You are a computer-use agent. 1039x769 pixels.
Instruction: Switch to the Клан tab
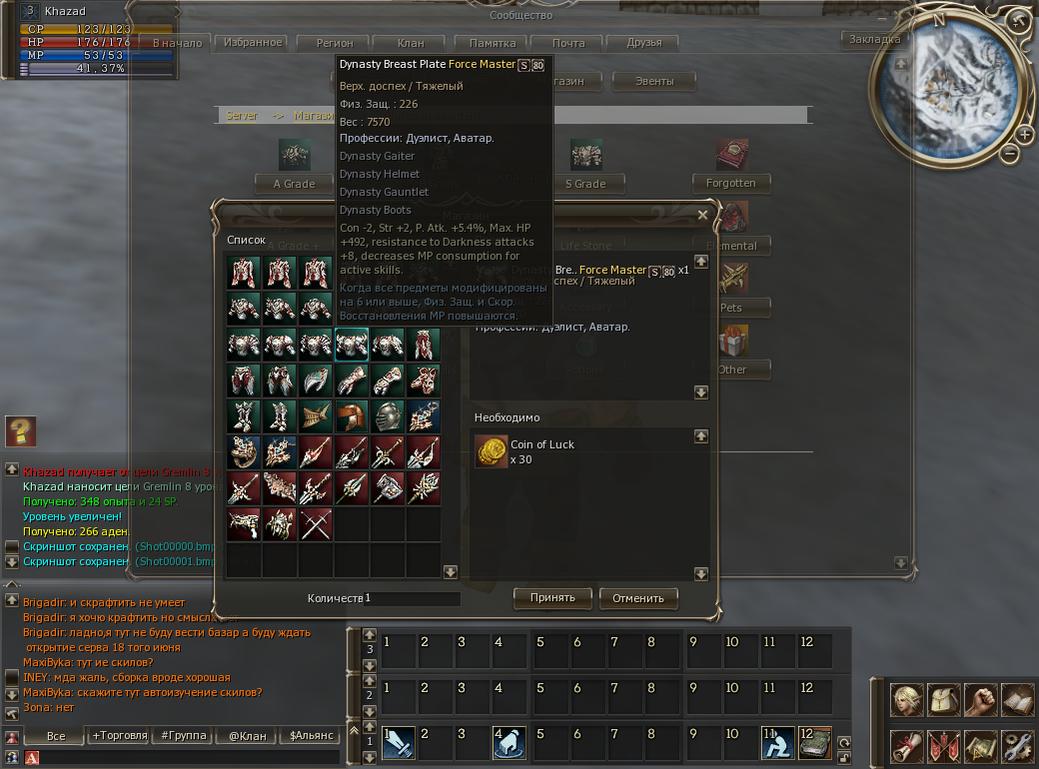[x=410, y=43]
